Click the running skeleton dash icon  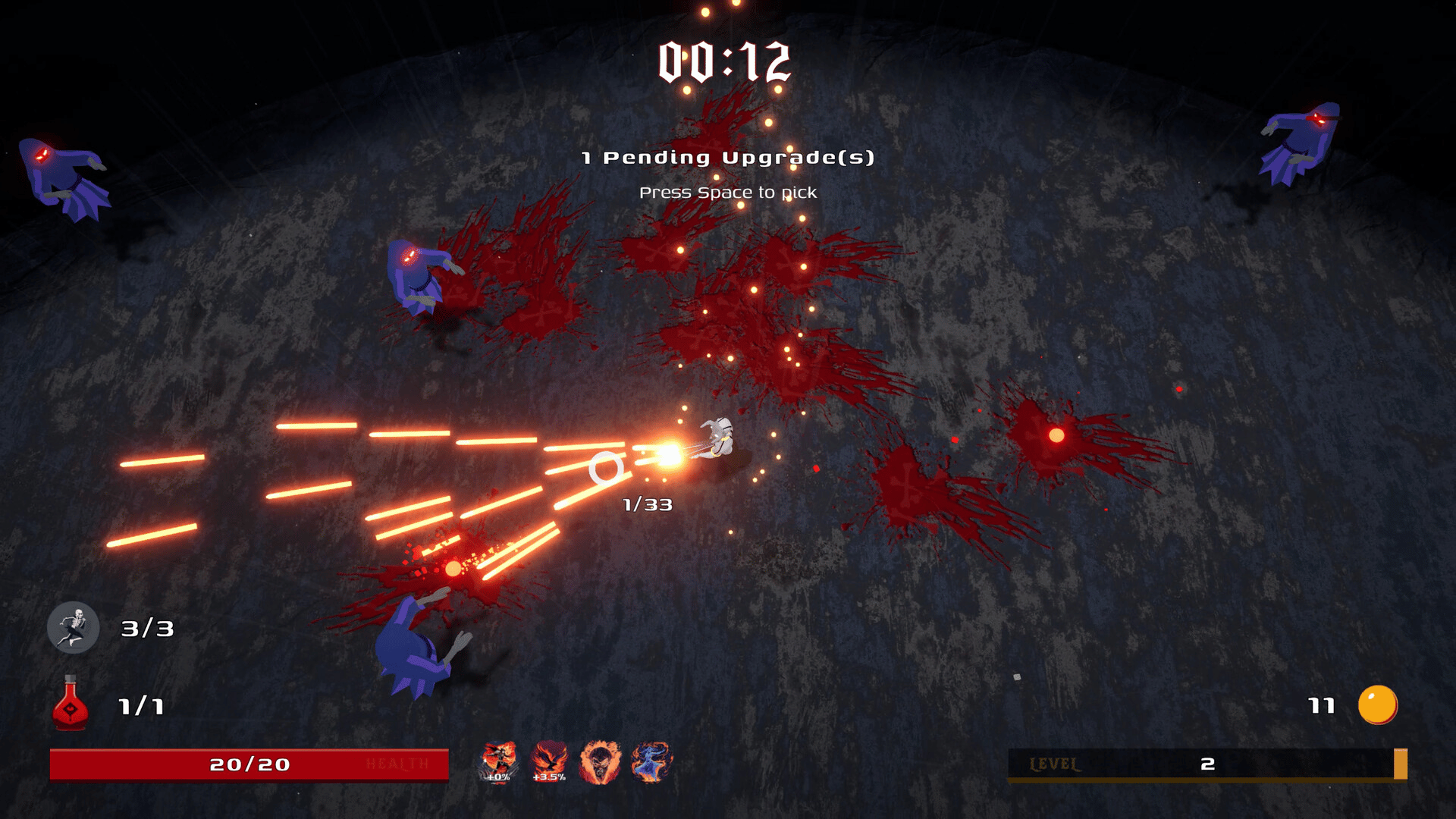coord(74,628)
